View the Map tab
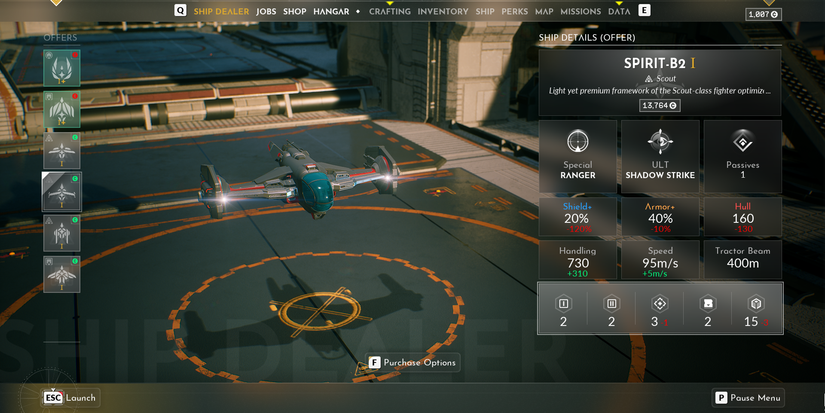 544,11
